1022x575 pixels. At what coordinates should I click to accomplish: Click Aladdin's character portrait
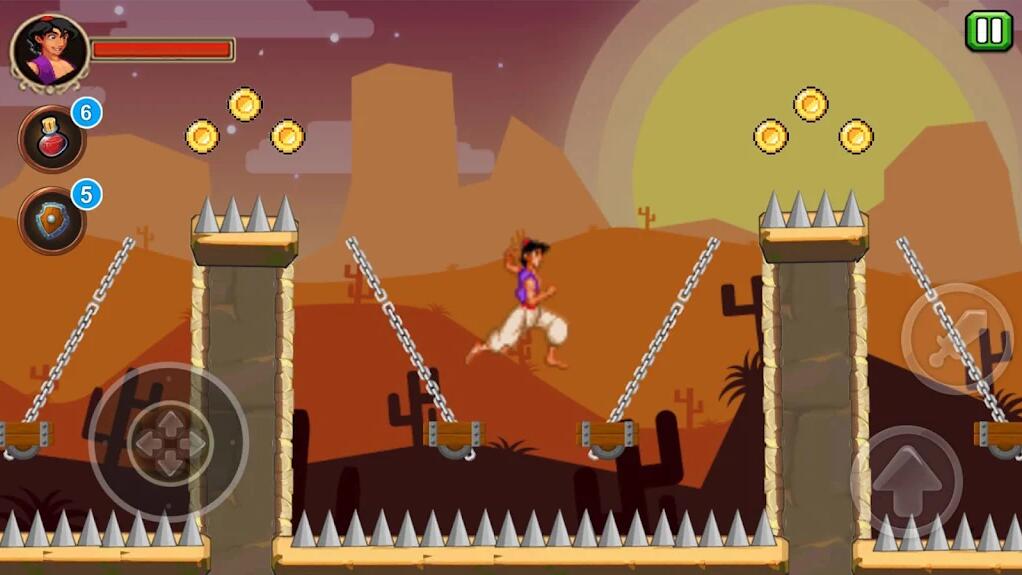(x=50, y=51)
